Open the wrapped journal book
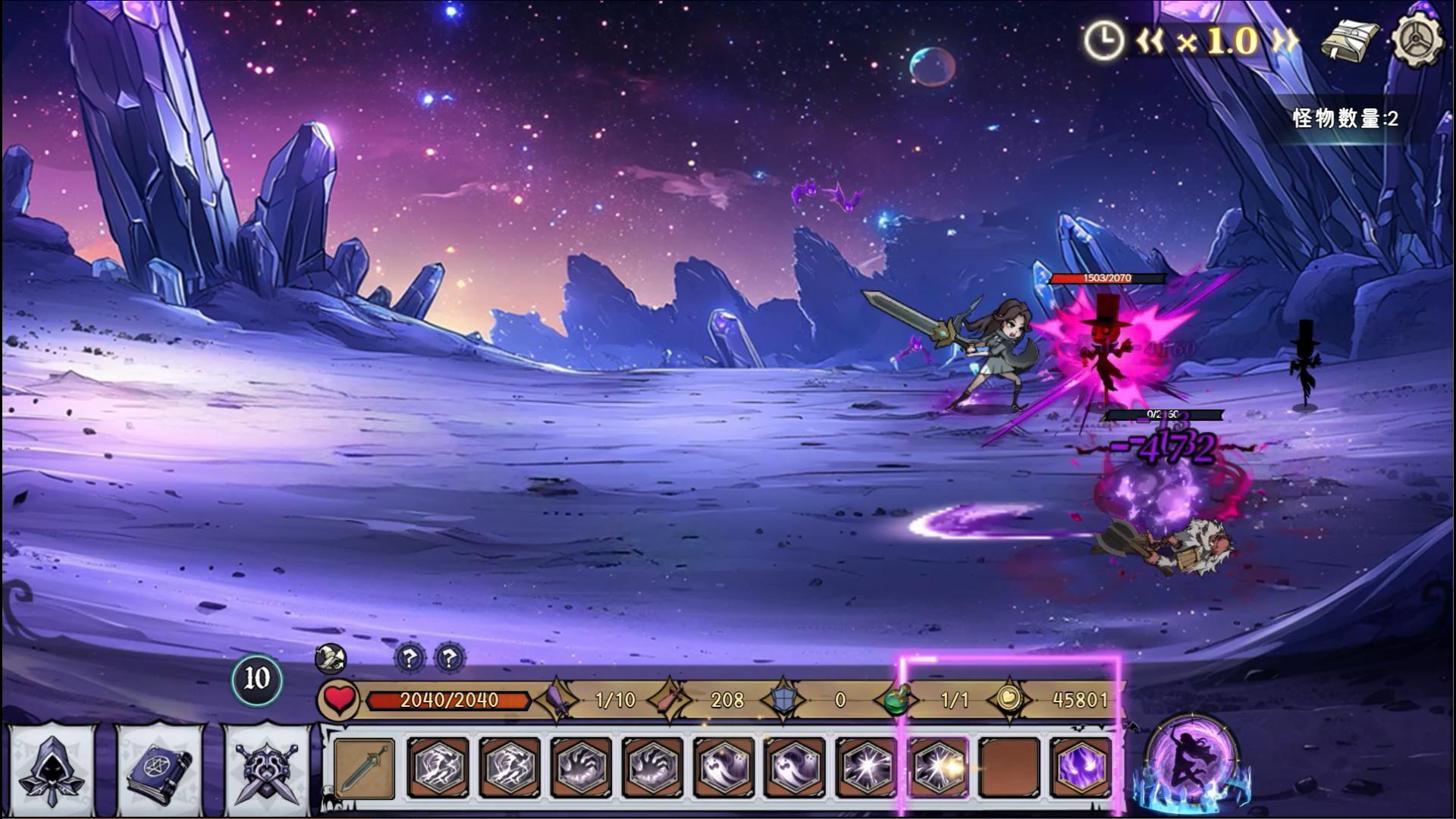The image size is (1456, 819). coord(1350,41)
